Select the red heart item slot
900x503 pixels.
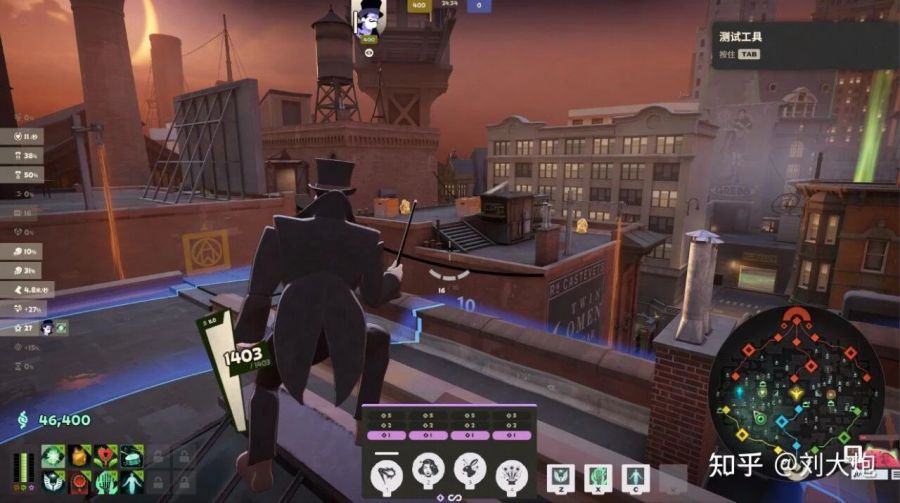click(105, 456)
